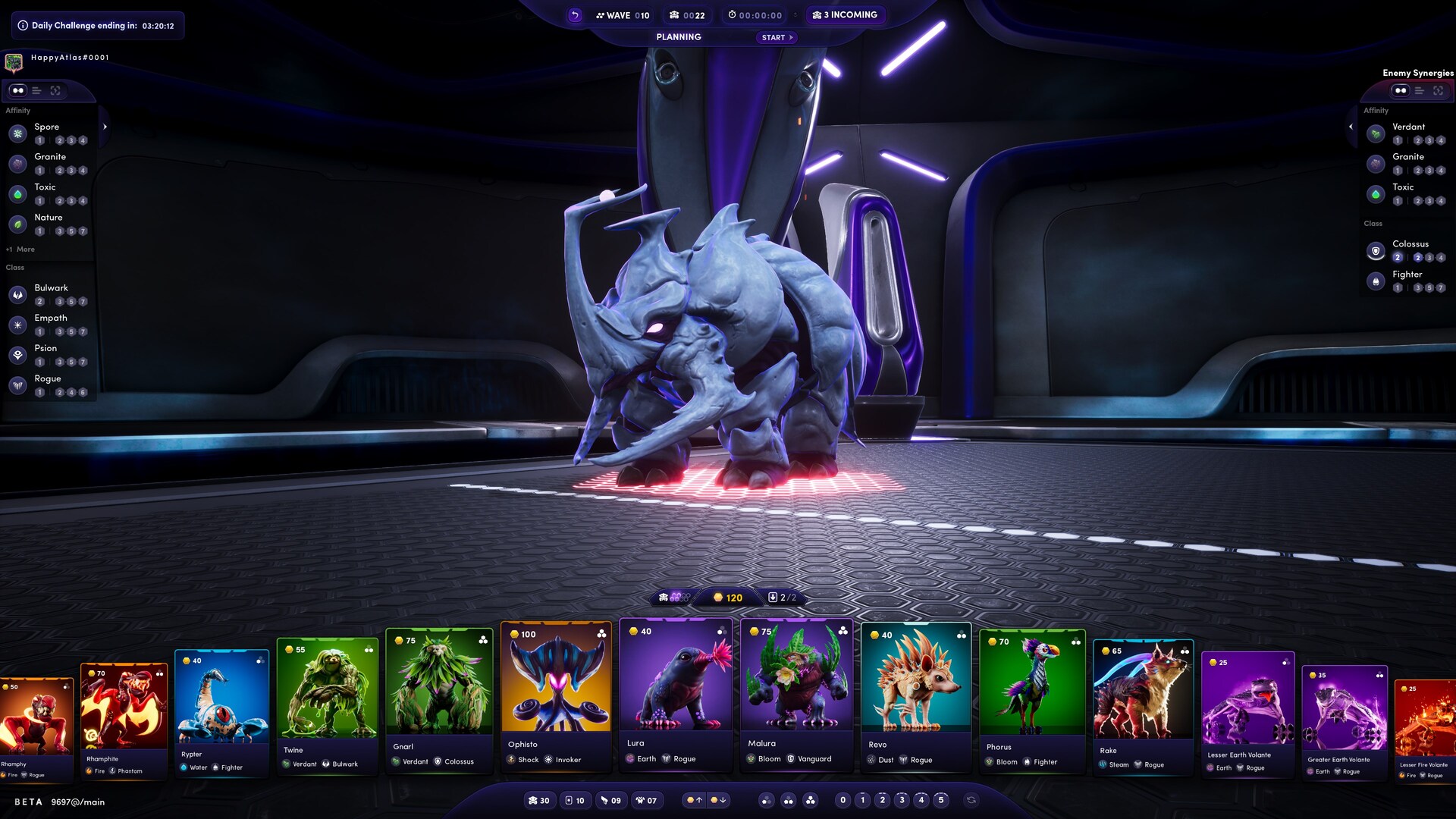Collapse the left synergies panel with its chevron

[x=105, y=127]
